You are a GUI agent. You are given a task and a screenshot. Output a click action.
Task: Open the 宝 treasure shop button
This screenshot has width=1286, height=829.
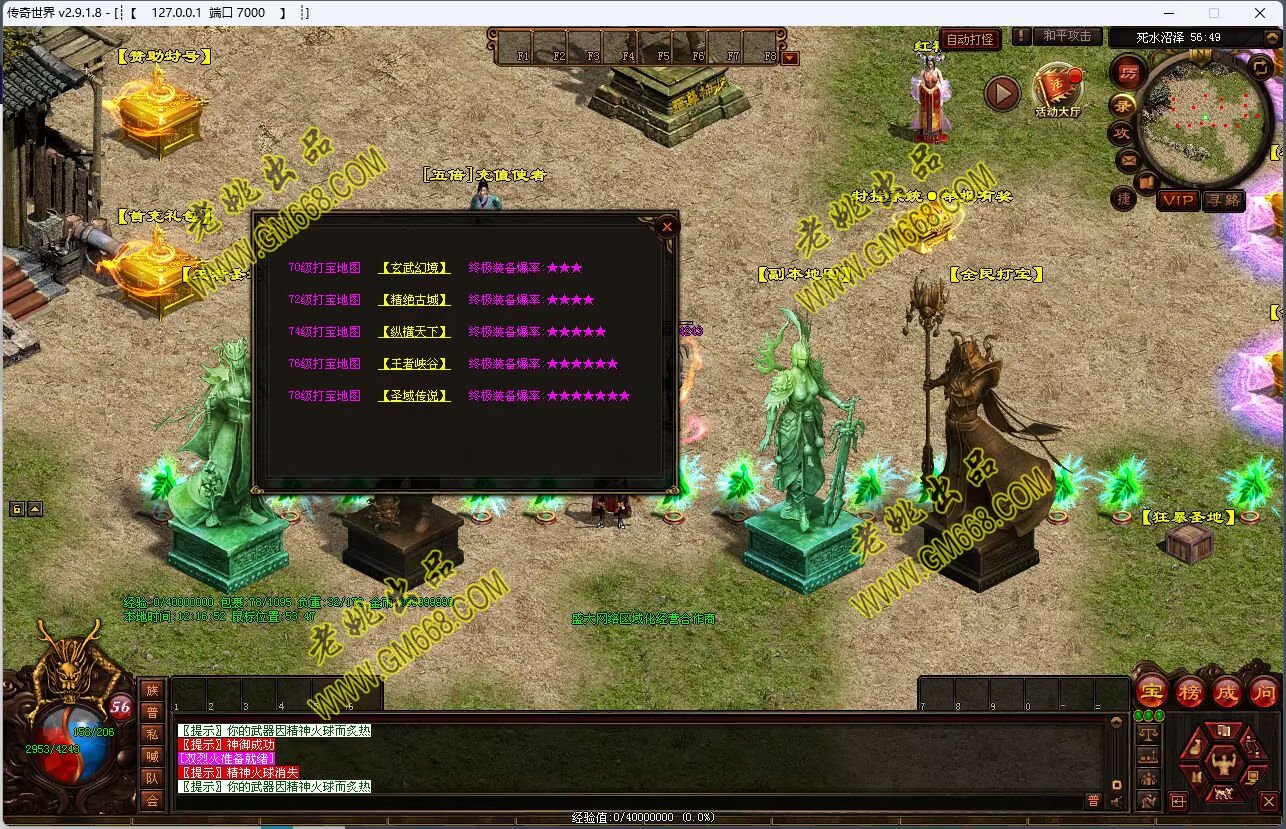[1151, 691]
